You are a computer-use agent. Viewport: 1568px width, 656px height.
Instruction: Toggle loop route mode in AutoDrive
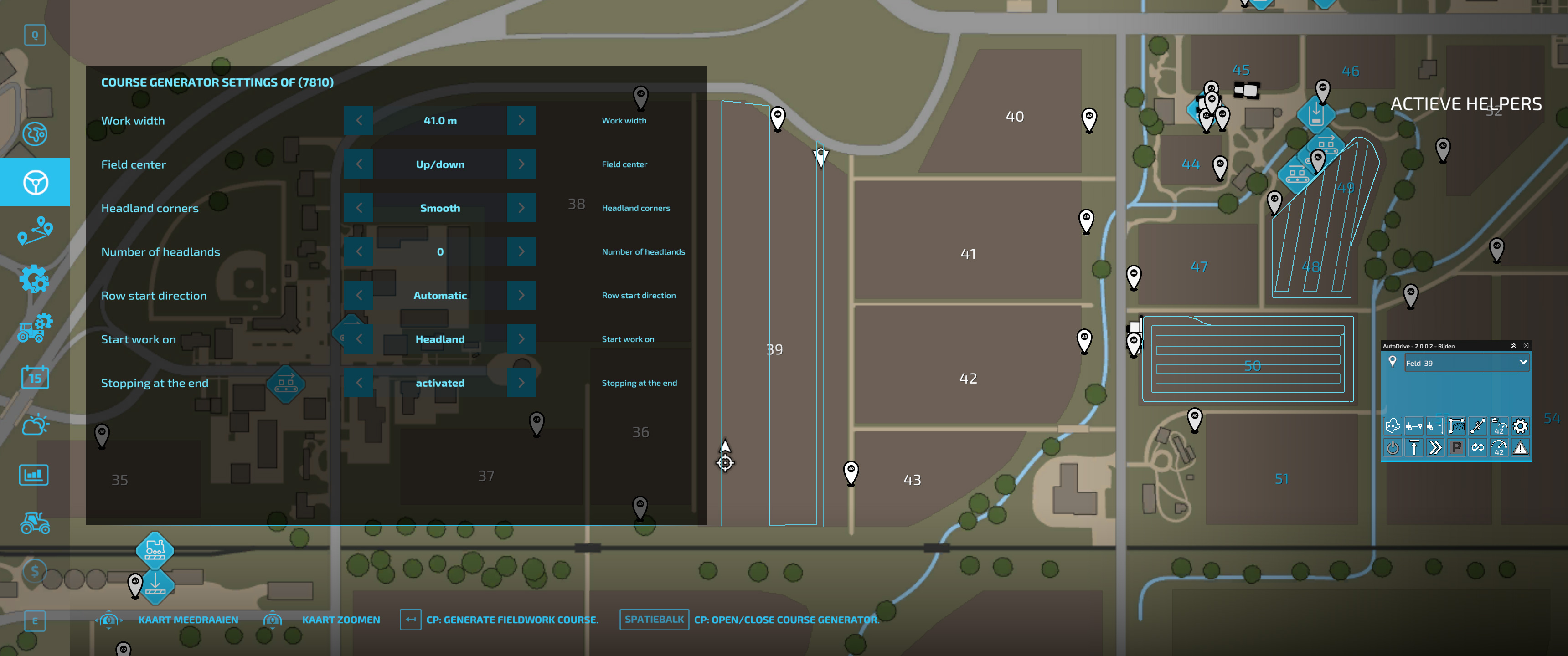point(1477,448)
